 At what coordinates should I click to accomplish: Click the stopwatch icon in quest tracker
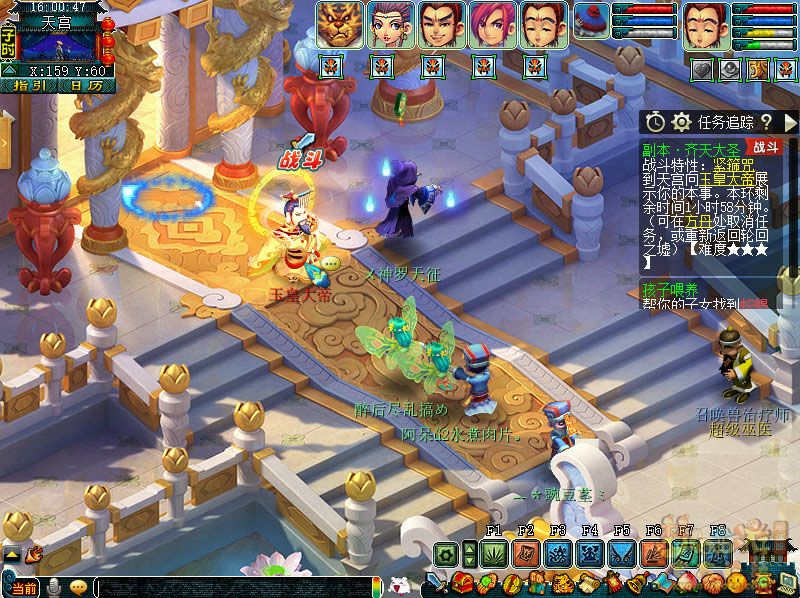pos(655,122)
